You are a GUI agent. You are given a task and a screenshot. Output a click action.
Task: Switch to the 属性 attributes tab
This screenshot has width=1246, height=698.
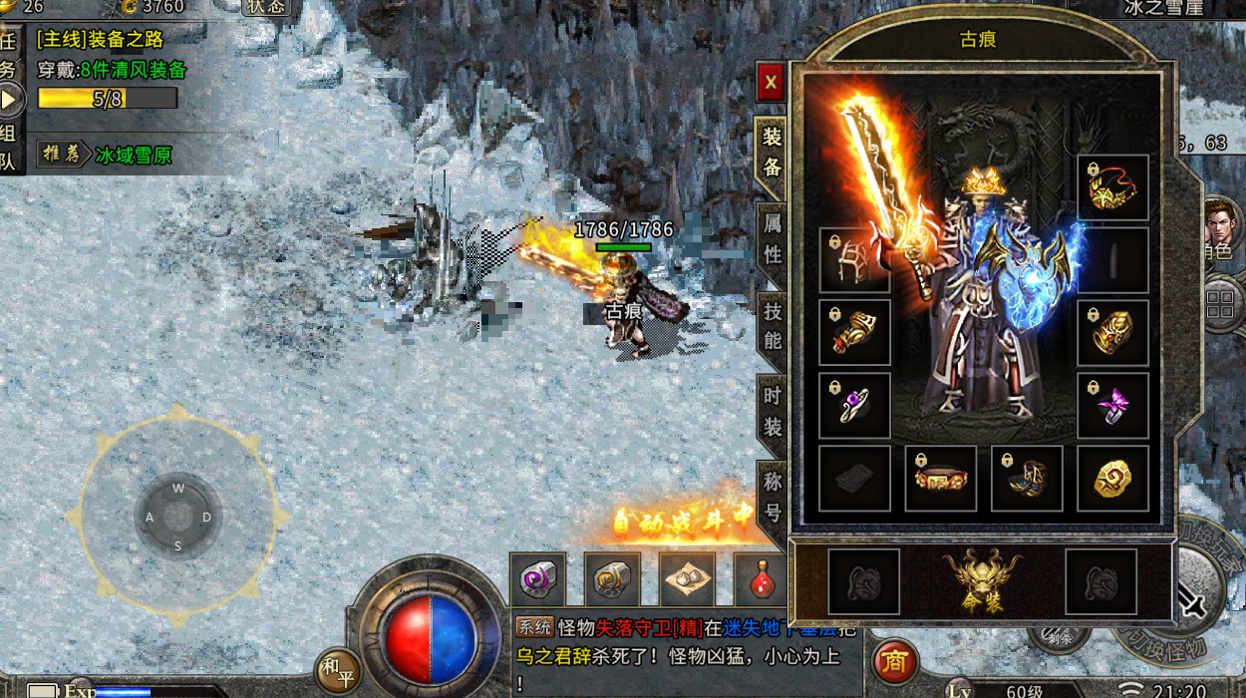click(x=772, y=237)
